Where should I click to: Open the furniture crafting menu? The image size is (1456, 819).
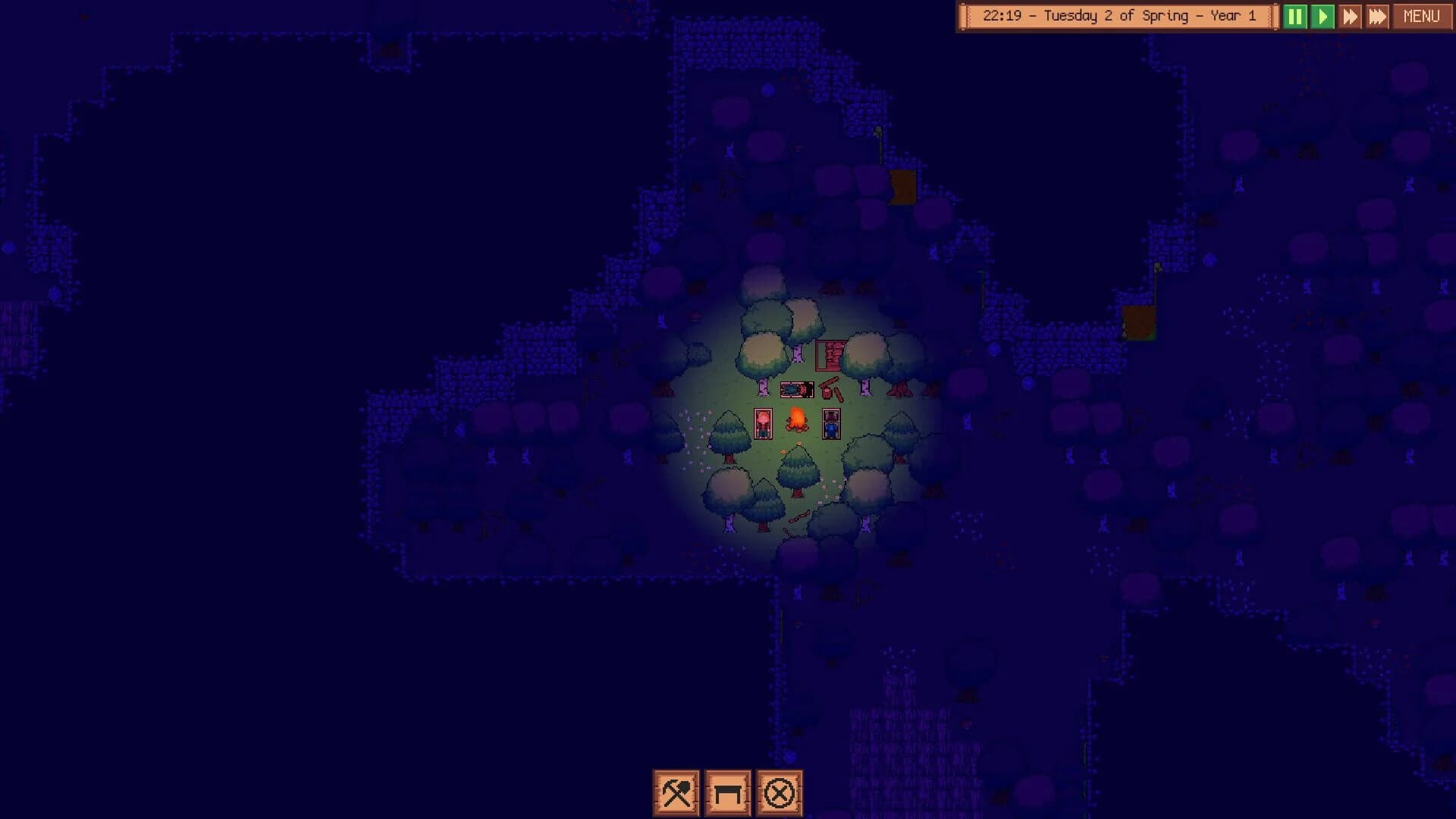coord(728,789)
